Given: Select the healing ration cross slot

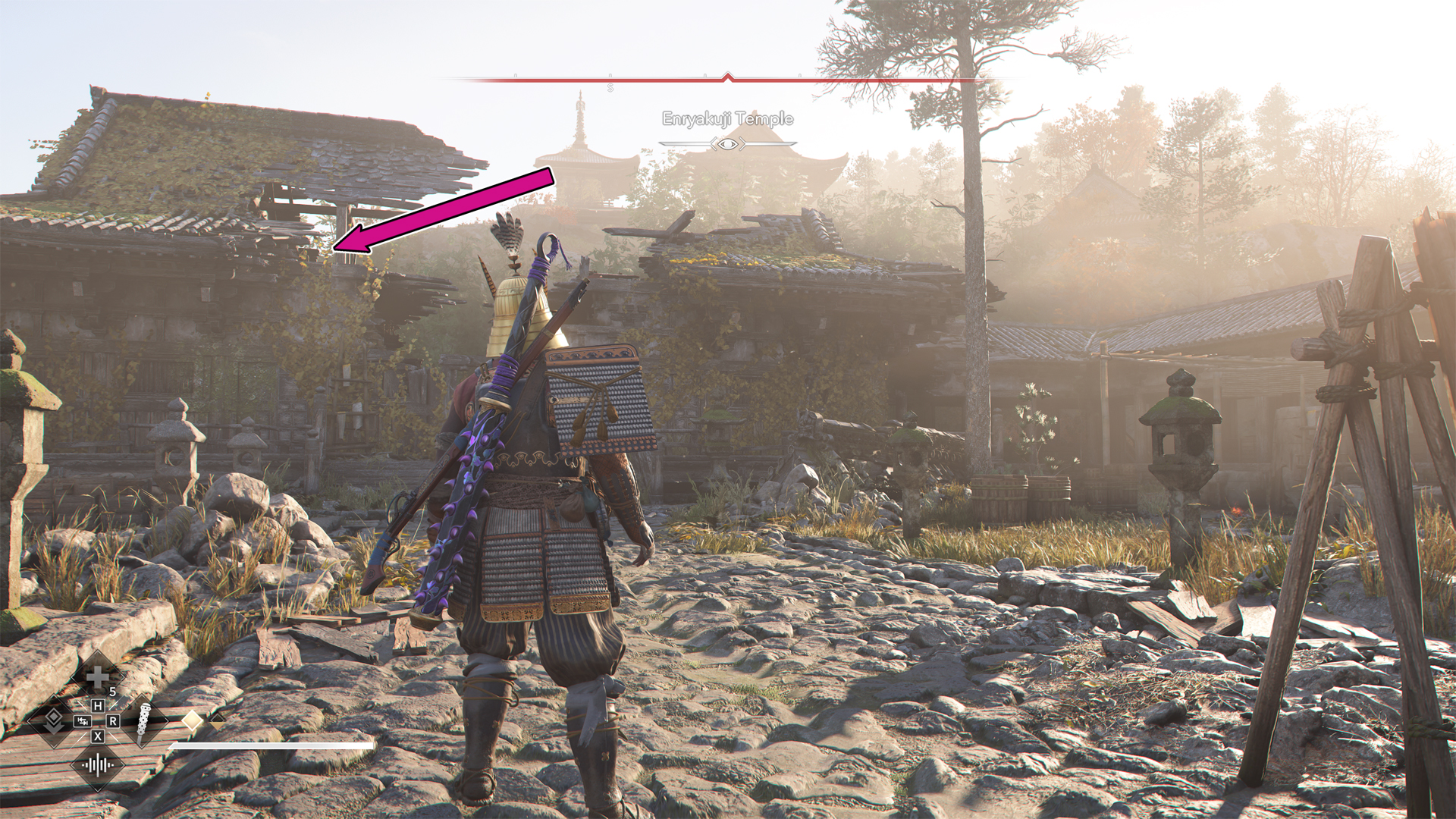Looking at the screenshot, I should click(97, 676).
